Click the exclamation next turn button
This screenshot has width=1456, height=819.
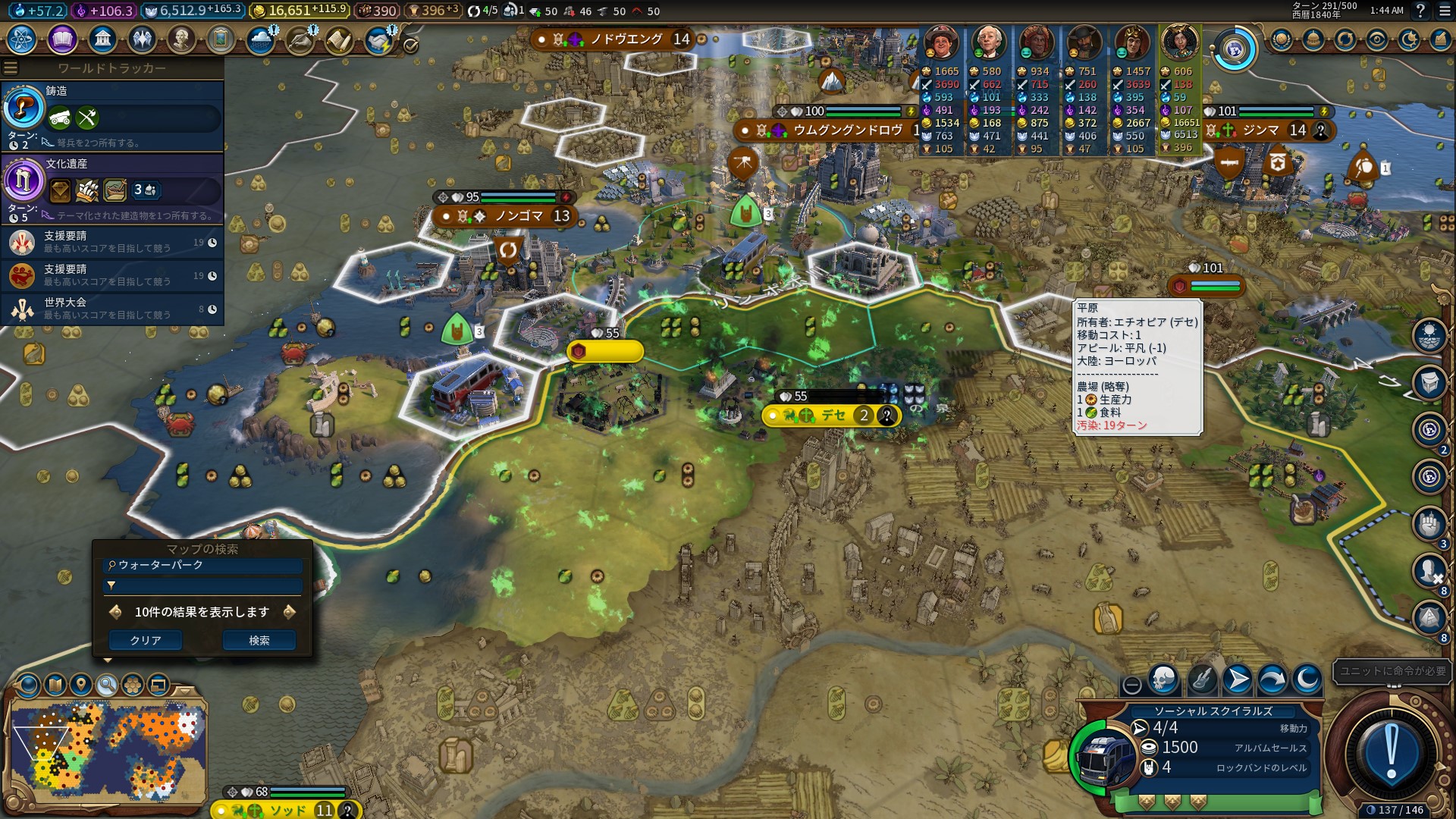(1391, 752)
